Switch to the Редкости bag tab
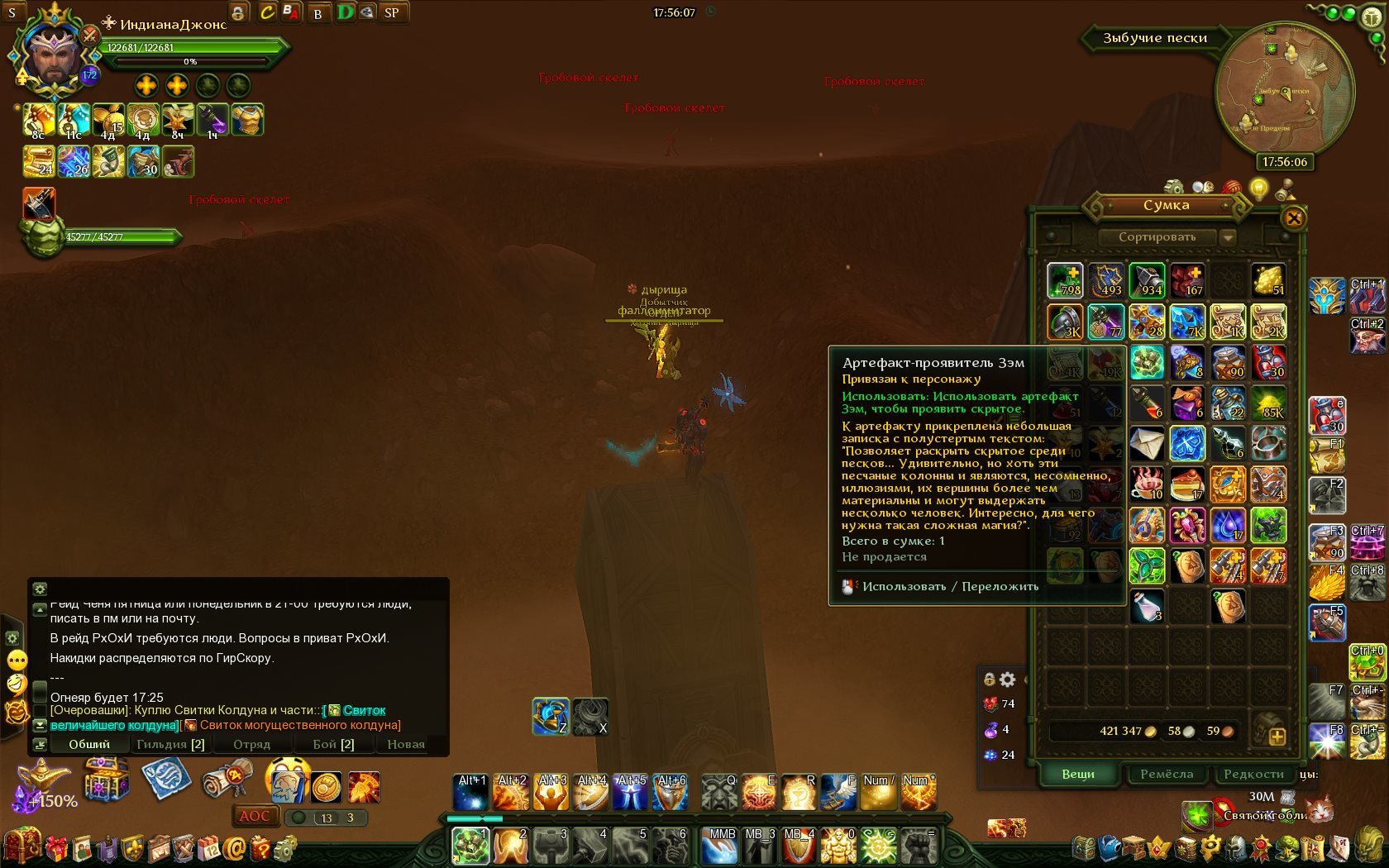Image resolution: width=1389 pixels, height=868 pixels. [x=1253, y=774]
